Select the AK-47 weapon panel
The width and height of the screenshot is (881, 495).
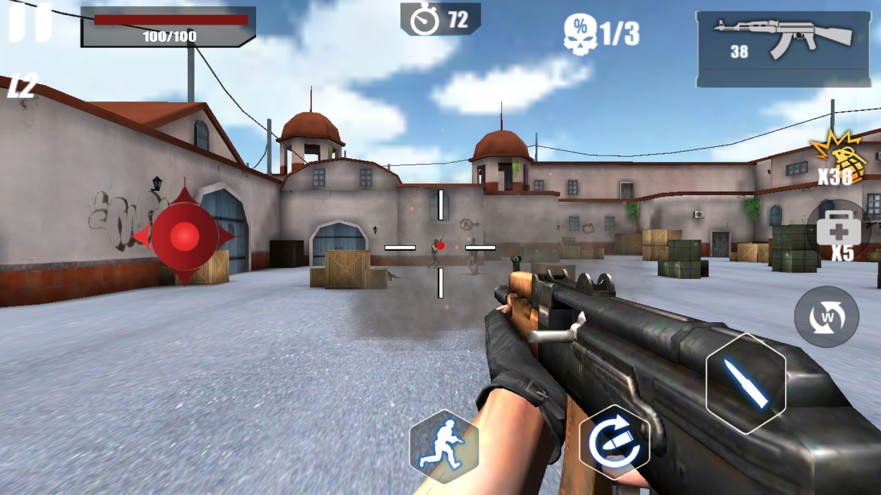click(x=783, y=48)
